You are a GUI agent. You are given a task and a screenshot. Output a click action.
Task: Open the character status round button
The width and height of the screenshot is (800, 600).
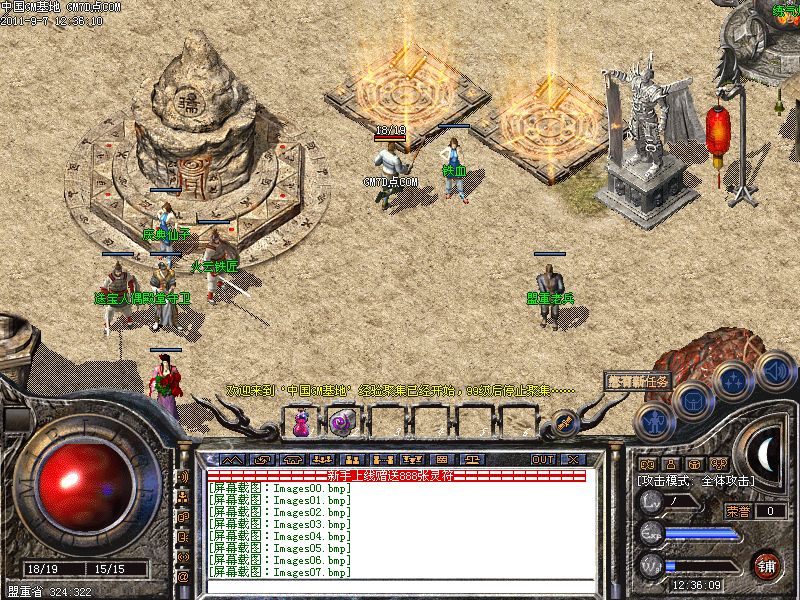point(653,421)
